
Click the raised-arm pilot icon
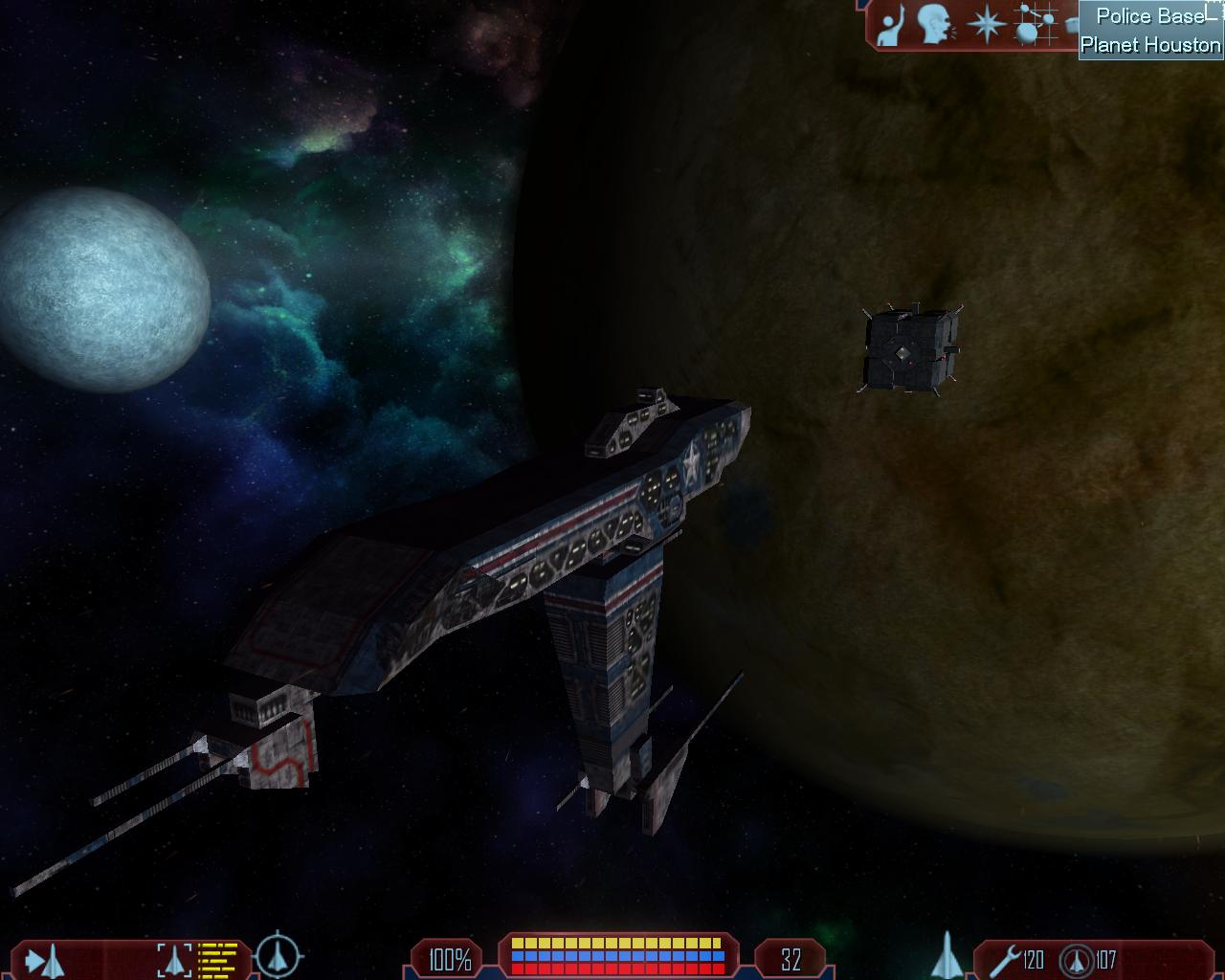[x=891, y=26]
